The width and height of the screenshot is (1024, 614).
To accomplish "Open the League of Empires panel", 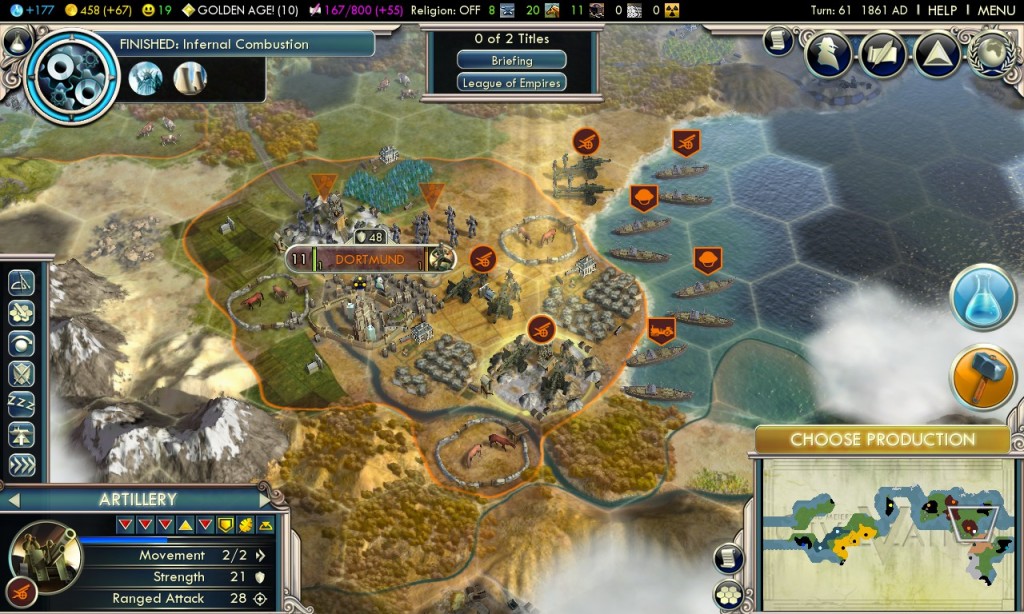I will (511, 83).
